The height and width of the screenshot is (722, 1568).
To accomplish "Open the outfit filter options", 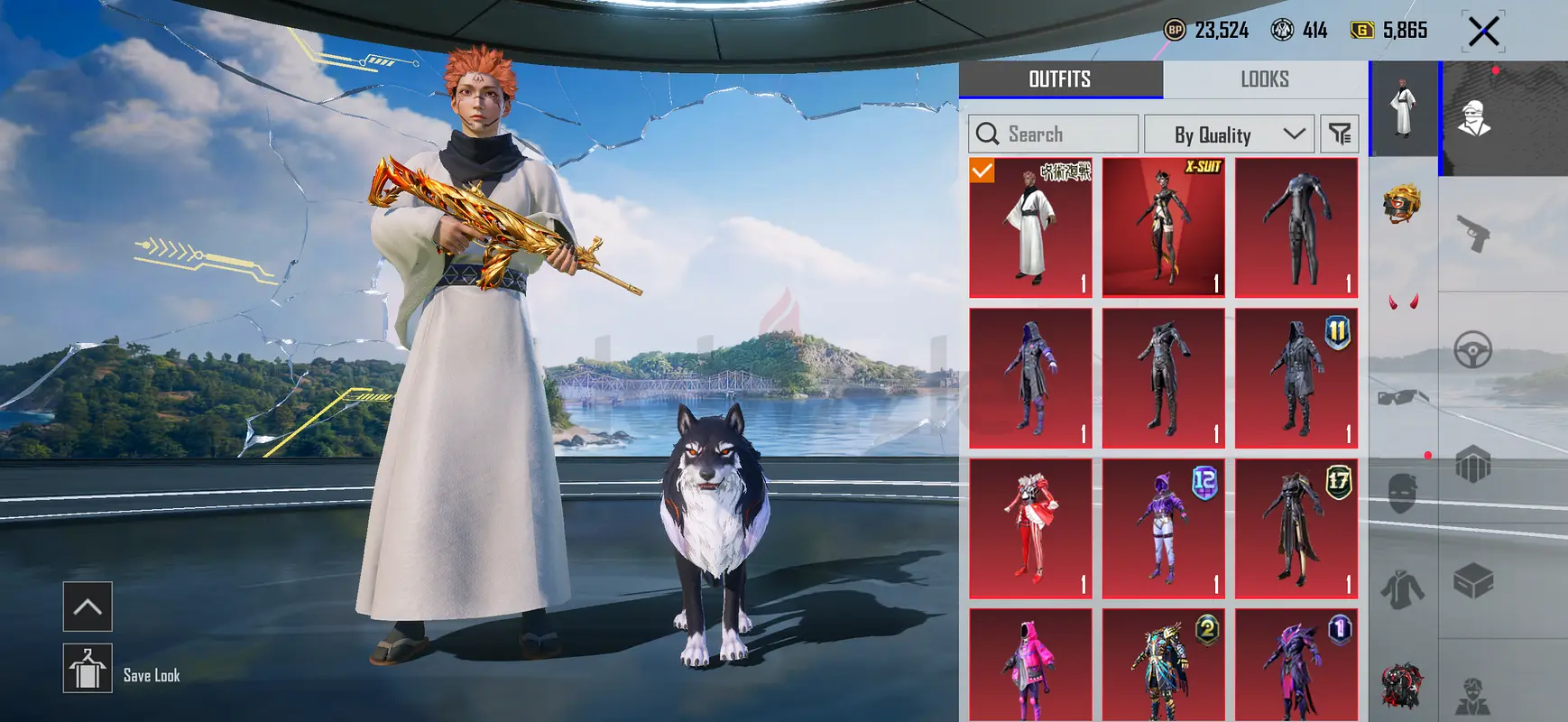I will (x=1340, y=134).
